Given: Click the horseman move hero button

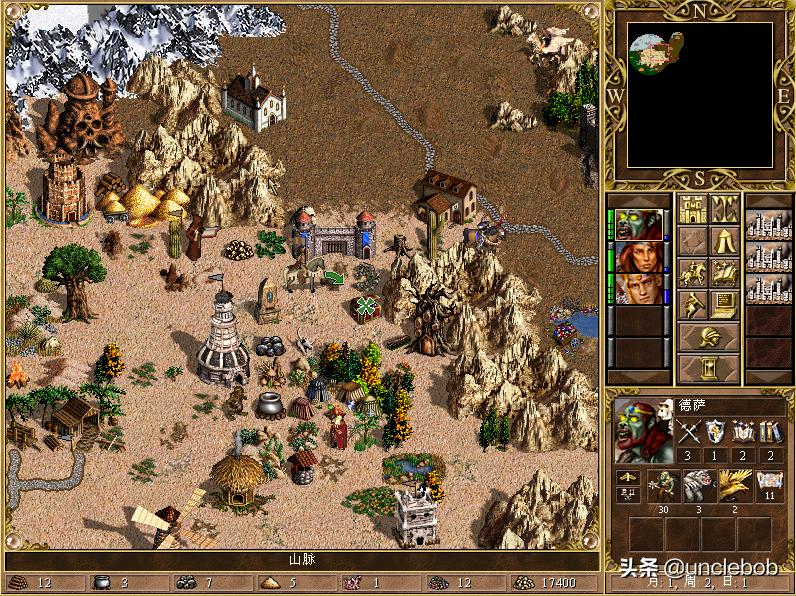Looking at the screenshot, I should (x=693, y=272).
